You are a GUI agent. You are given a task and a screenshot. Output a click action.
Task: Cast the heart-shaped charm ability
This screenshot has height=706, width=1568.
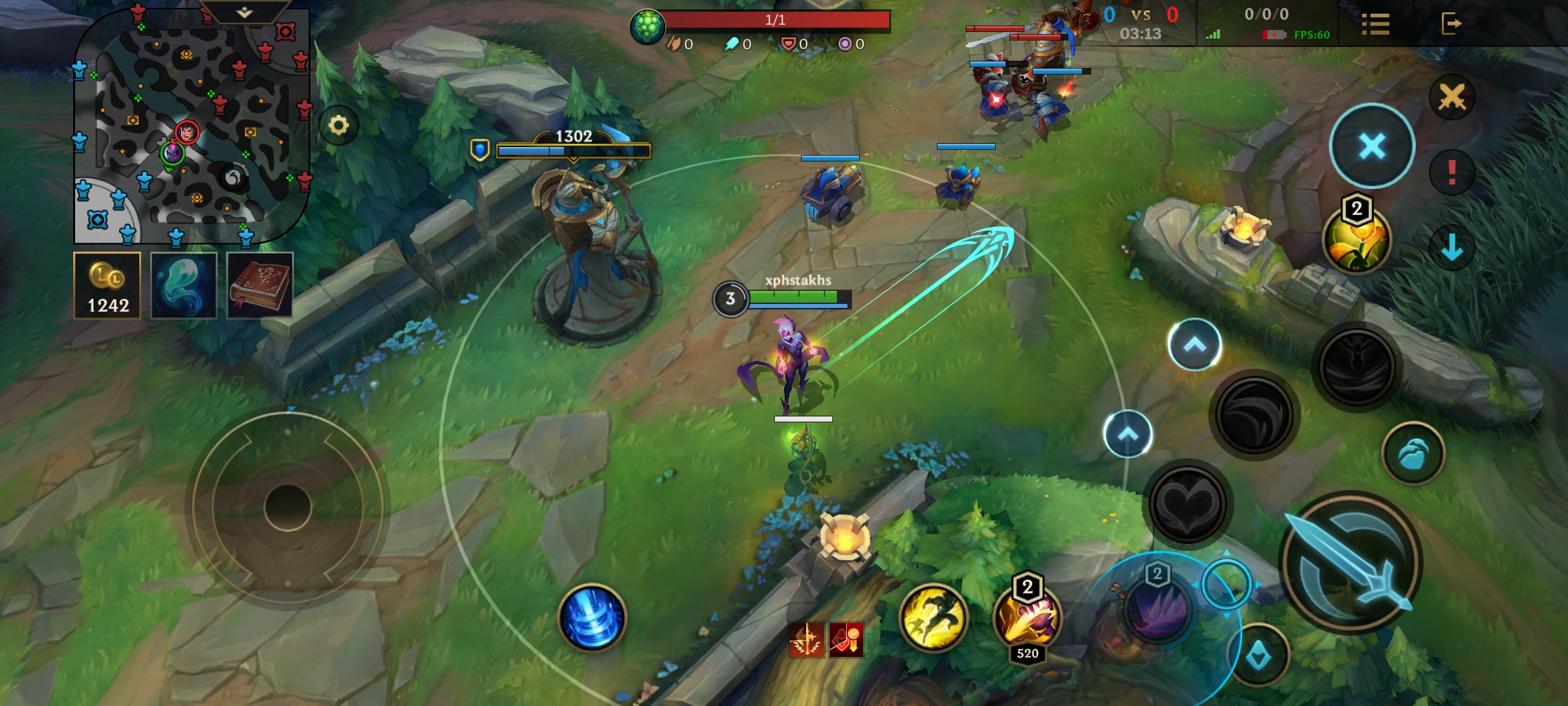tap(1188, 504)
